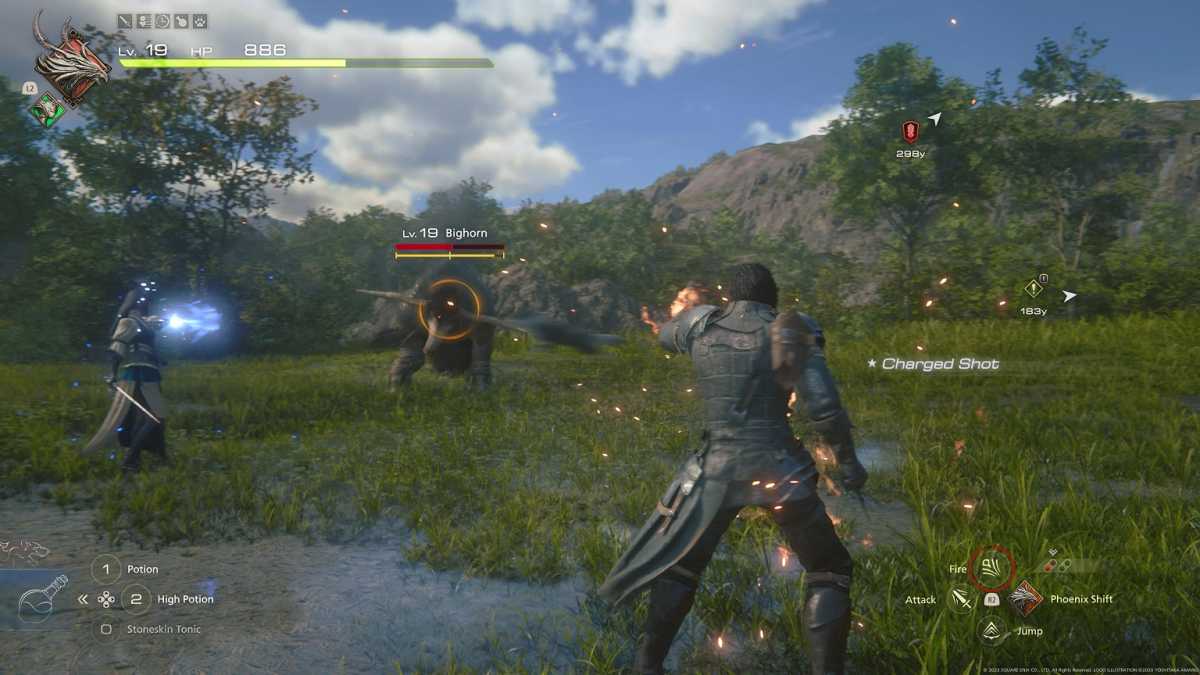1200x675 pixels.
Task: Click the orange lock-on reticle
Action: (448, 309)
